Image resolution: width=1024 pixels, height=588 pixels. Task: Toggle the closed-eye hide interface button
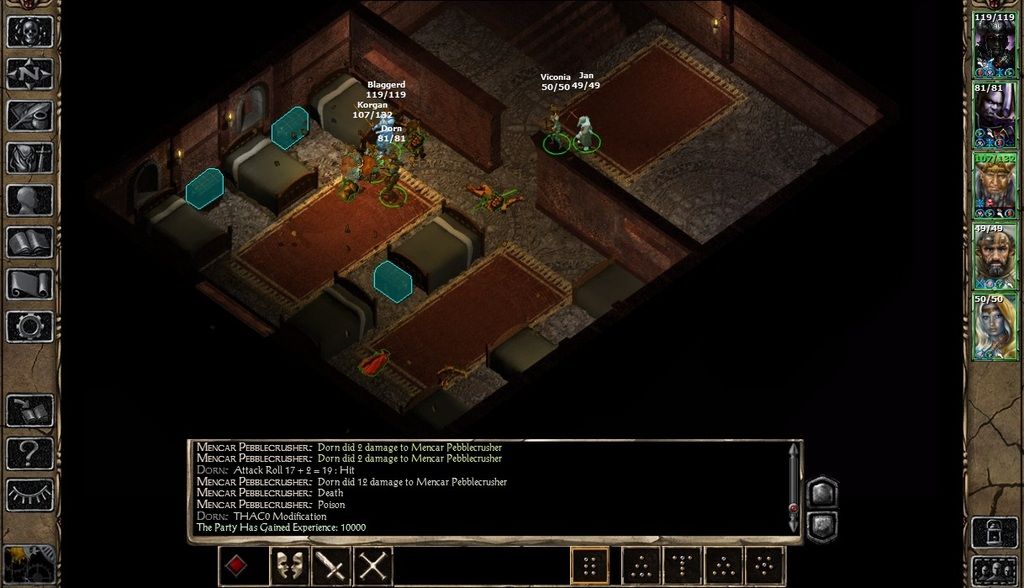(30, 494)
